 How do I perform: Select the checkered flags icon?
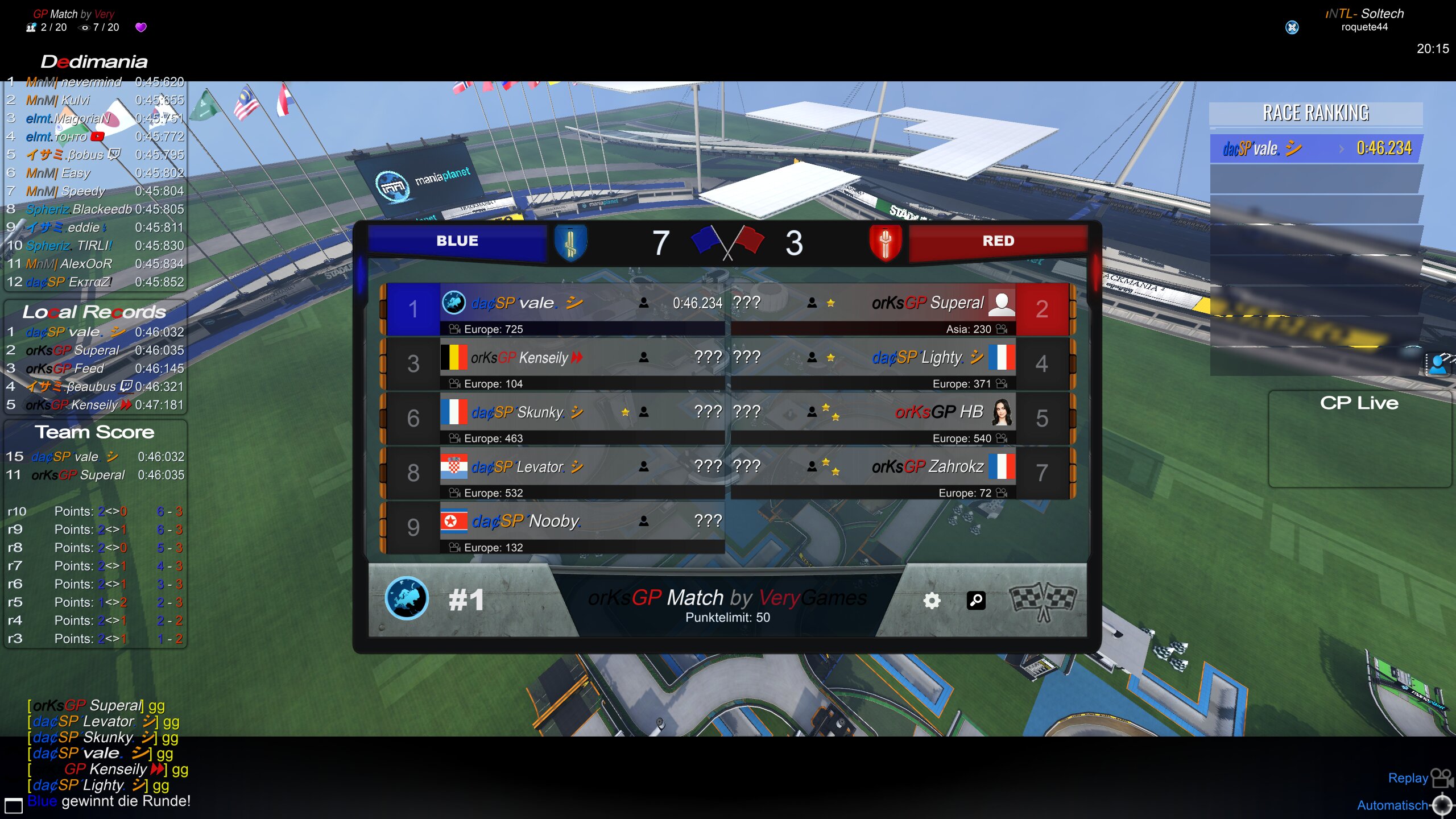[x=1043, y=601]
